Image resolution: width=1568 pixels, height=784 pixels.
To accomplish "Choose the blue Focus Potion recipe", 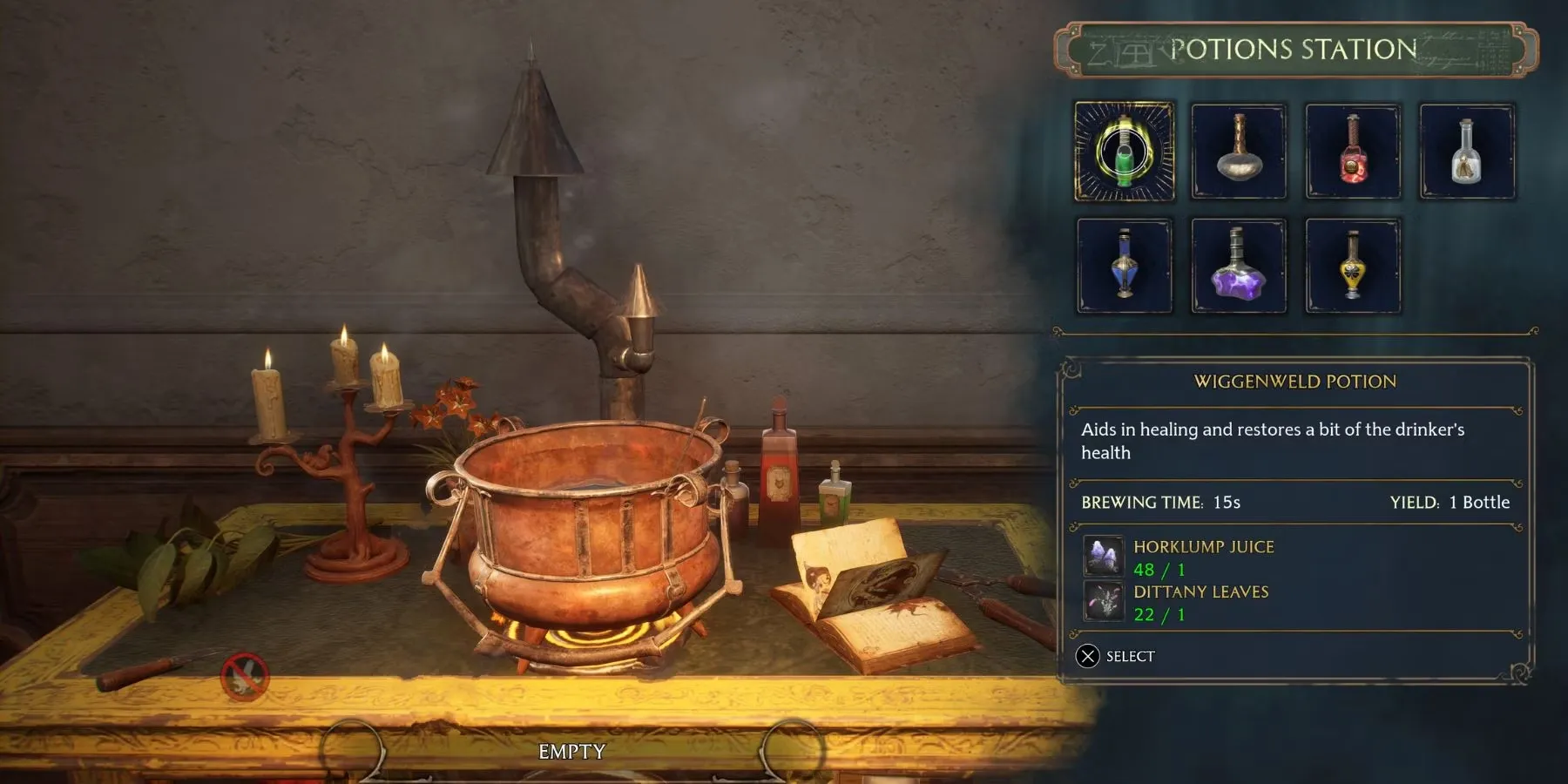I will pyautogui.click(x=1125, y=266).
